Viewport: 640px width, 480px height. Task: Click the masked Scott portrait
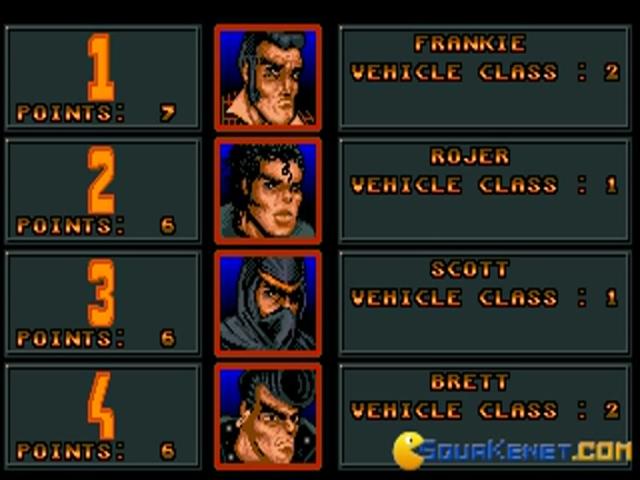point(268,304)
